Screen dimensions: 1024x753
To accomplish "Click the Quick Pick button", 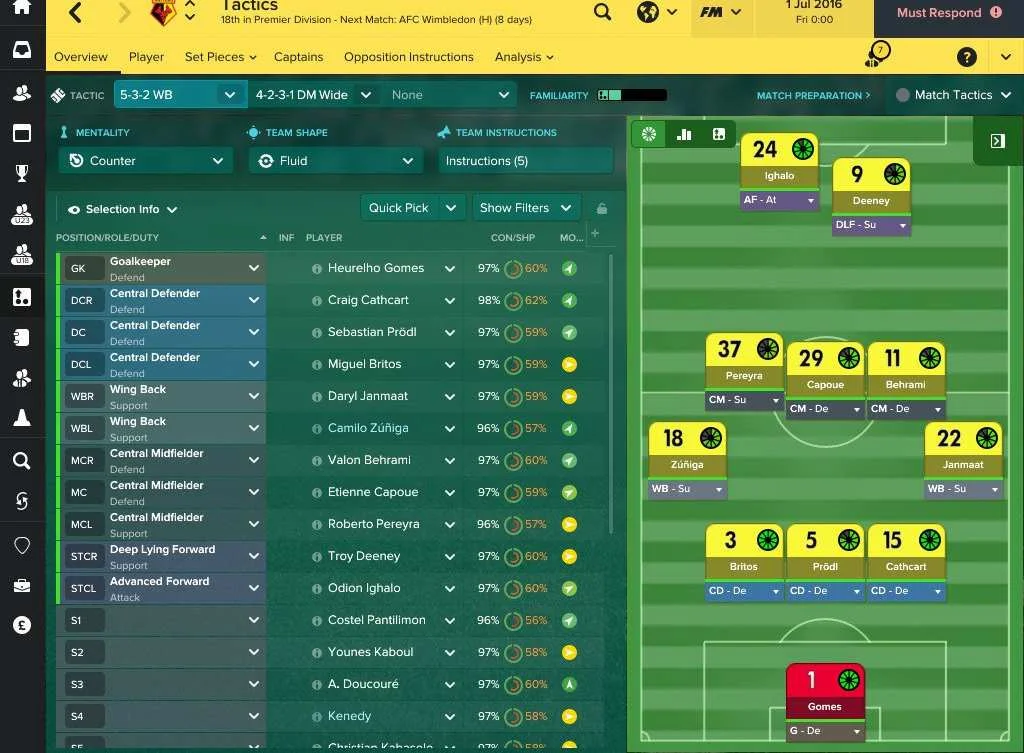I will coord(399,208).
